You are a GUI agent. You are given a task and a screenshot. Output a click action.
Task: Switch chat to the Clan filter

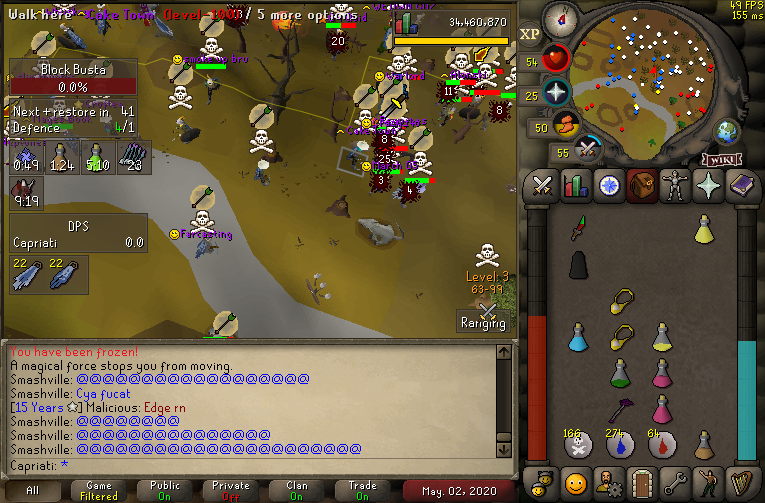[x=296, y=490]
